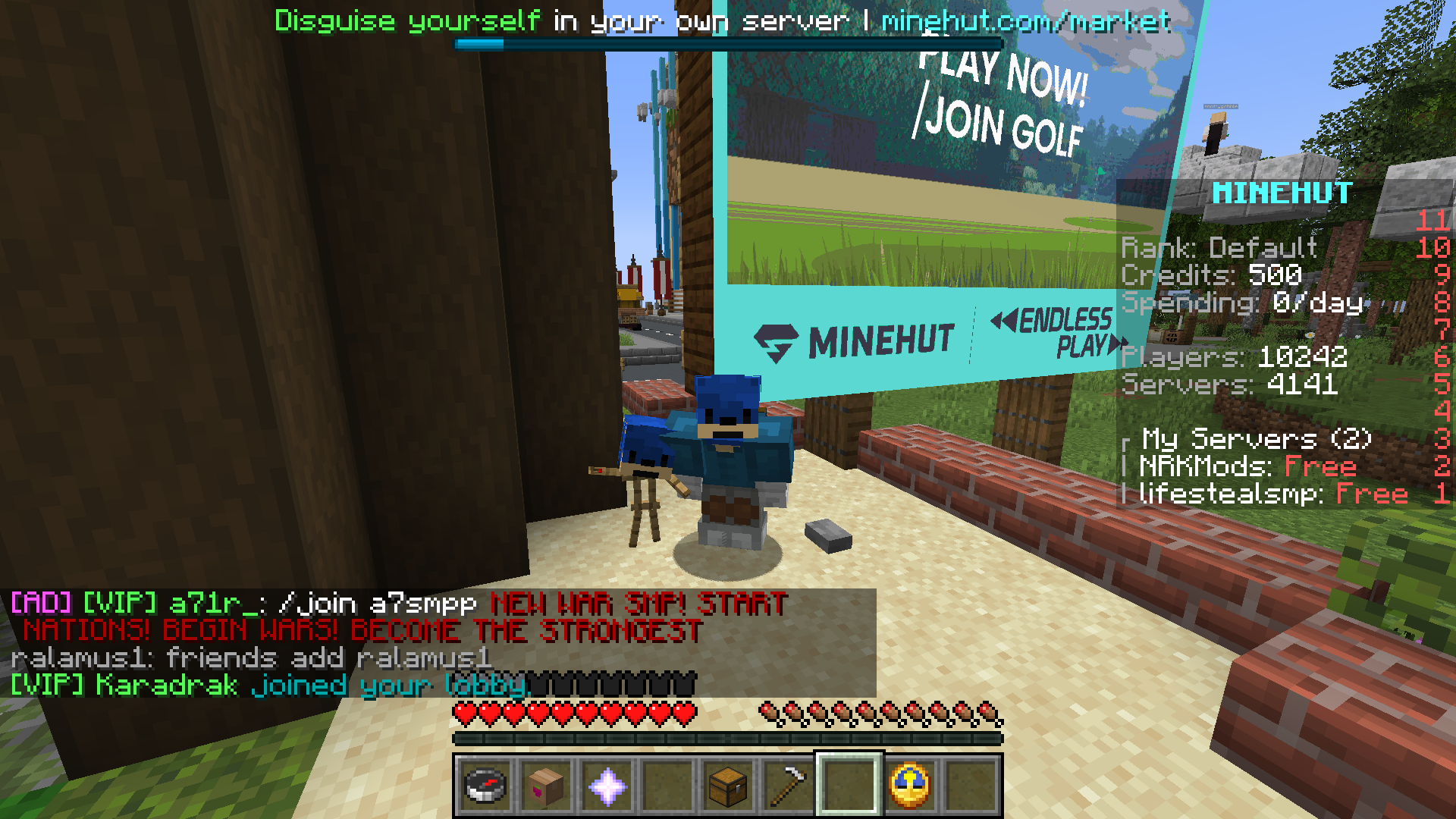Screen dimensions: 1456x819
Task: Select the pickaxe tool in the hotbar
Action: 788,785
